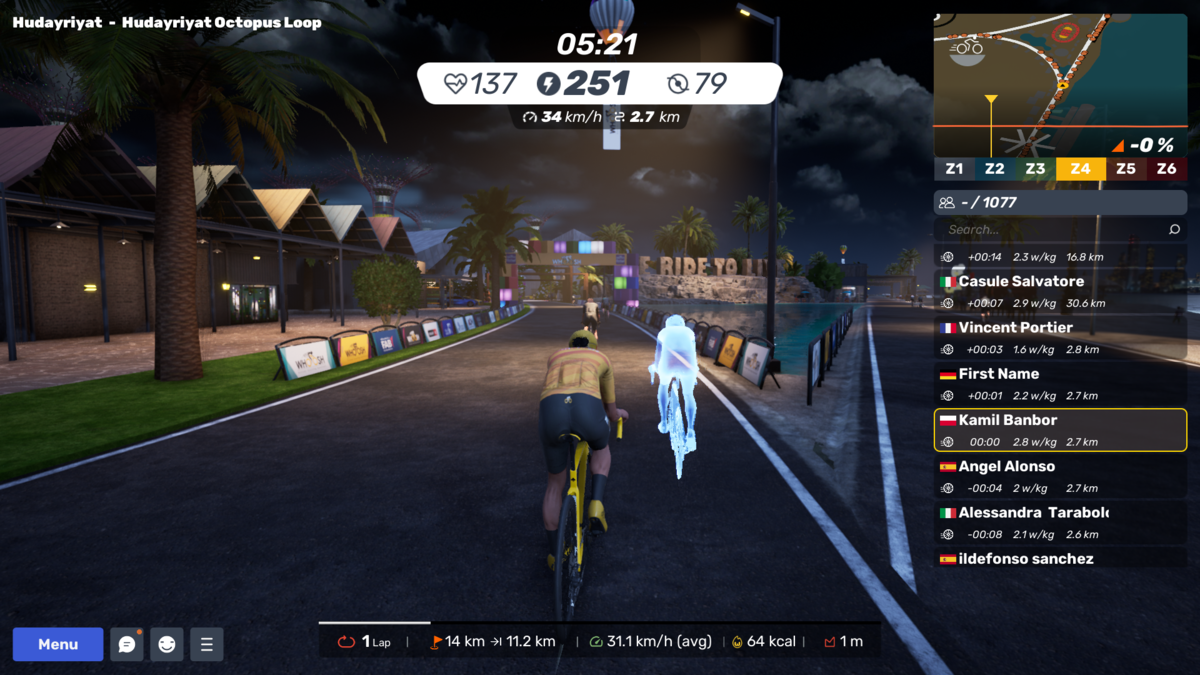The image size is (1200, 675).
Task: Click the minimap route view
Action: pos(1060,84)
